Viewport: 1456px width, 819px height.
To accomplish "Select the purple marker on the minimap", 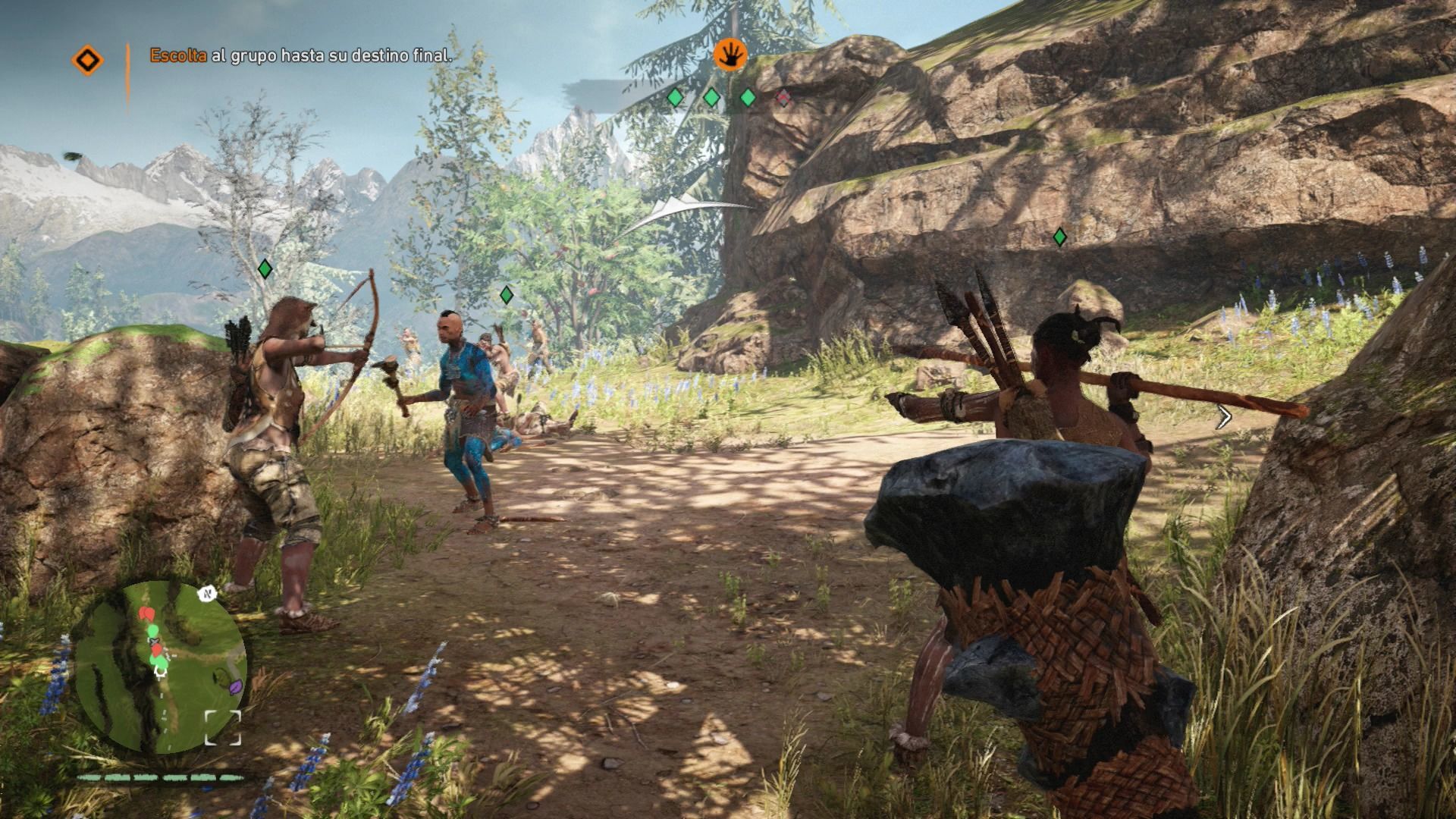I will [236, 687].
